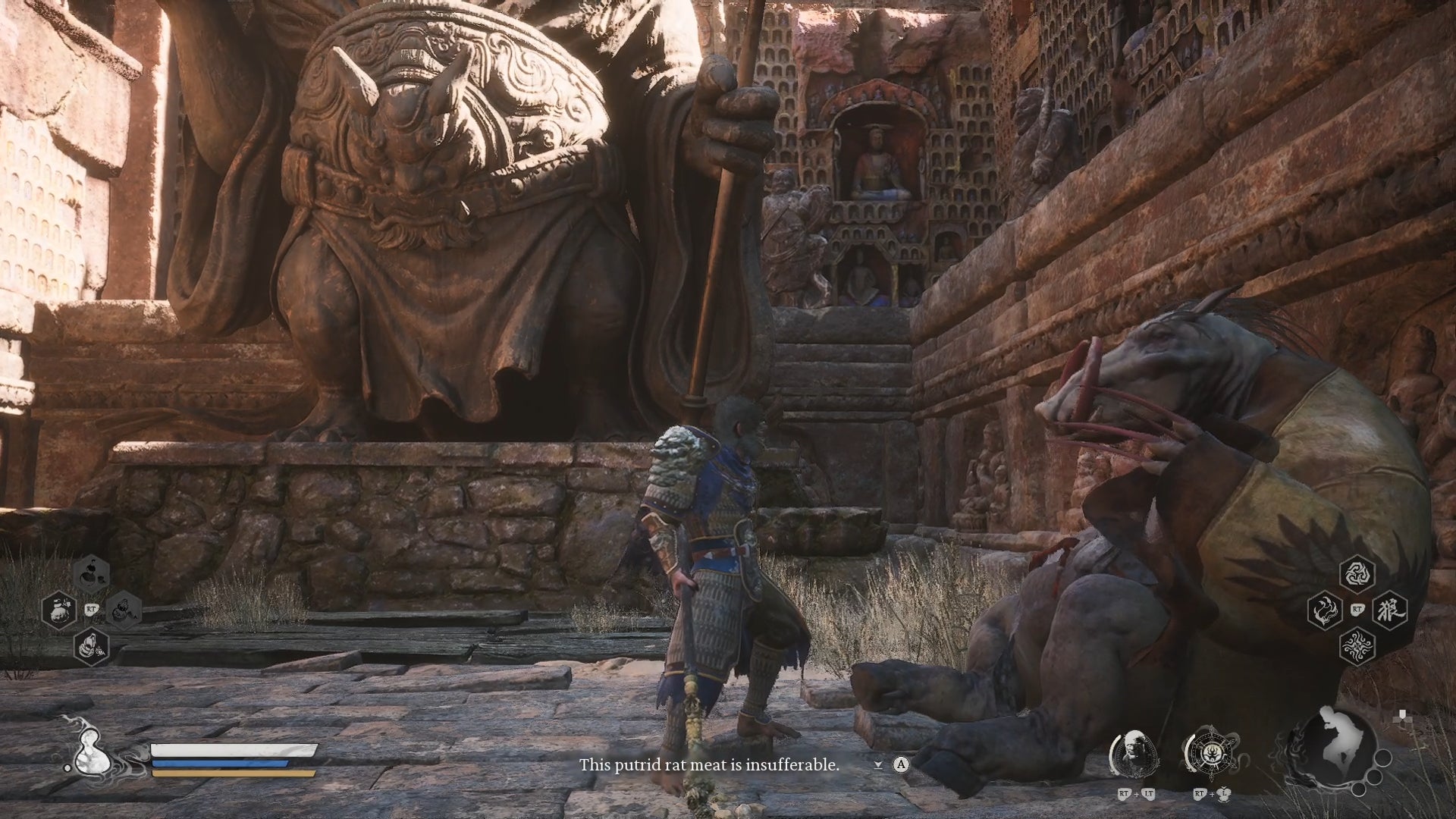This screenshot has width=1456, height=819.
Task: Select the cloud-pattern spell below the wolf icon
Action: [x=1357, y=647]
